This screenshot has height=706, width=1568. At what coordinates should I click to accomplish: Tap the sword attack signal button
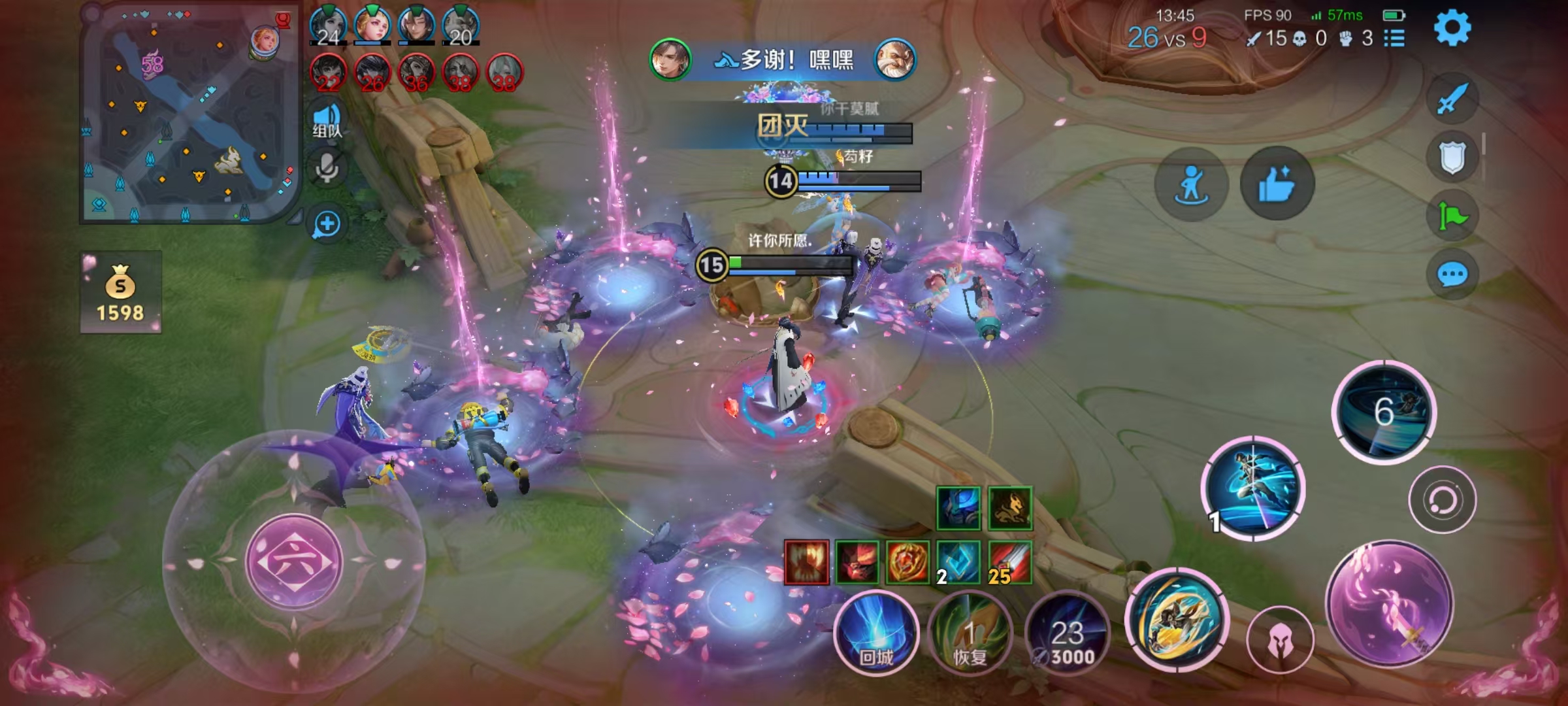[1452, 99]
